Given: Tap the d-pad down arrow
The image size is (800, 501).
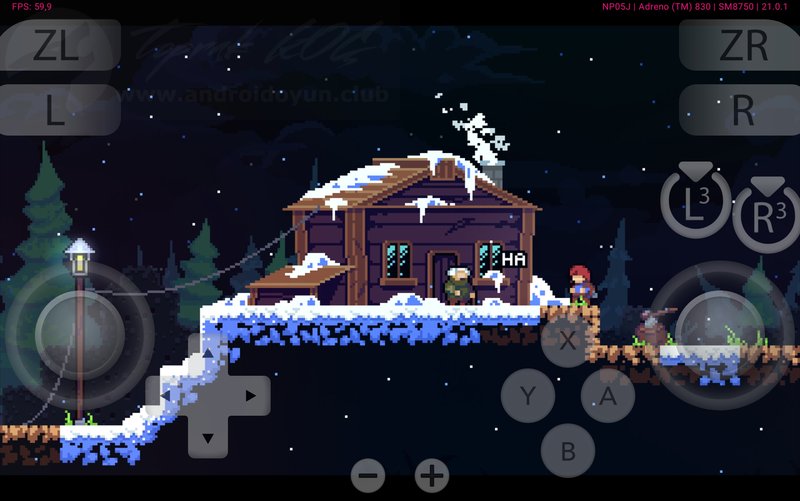Looking at the screenshot, I should pyautogui.click(x=207, y=438).
